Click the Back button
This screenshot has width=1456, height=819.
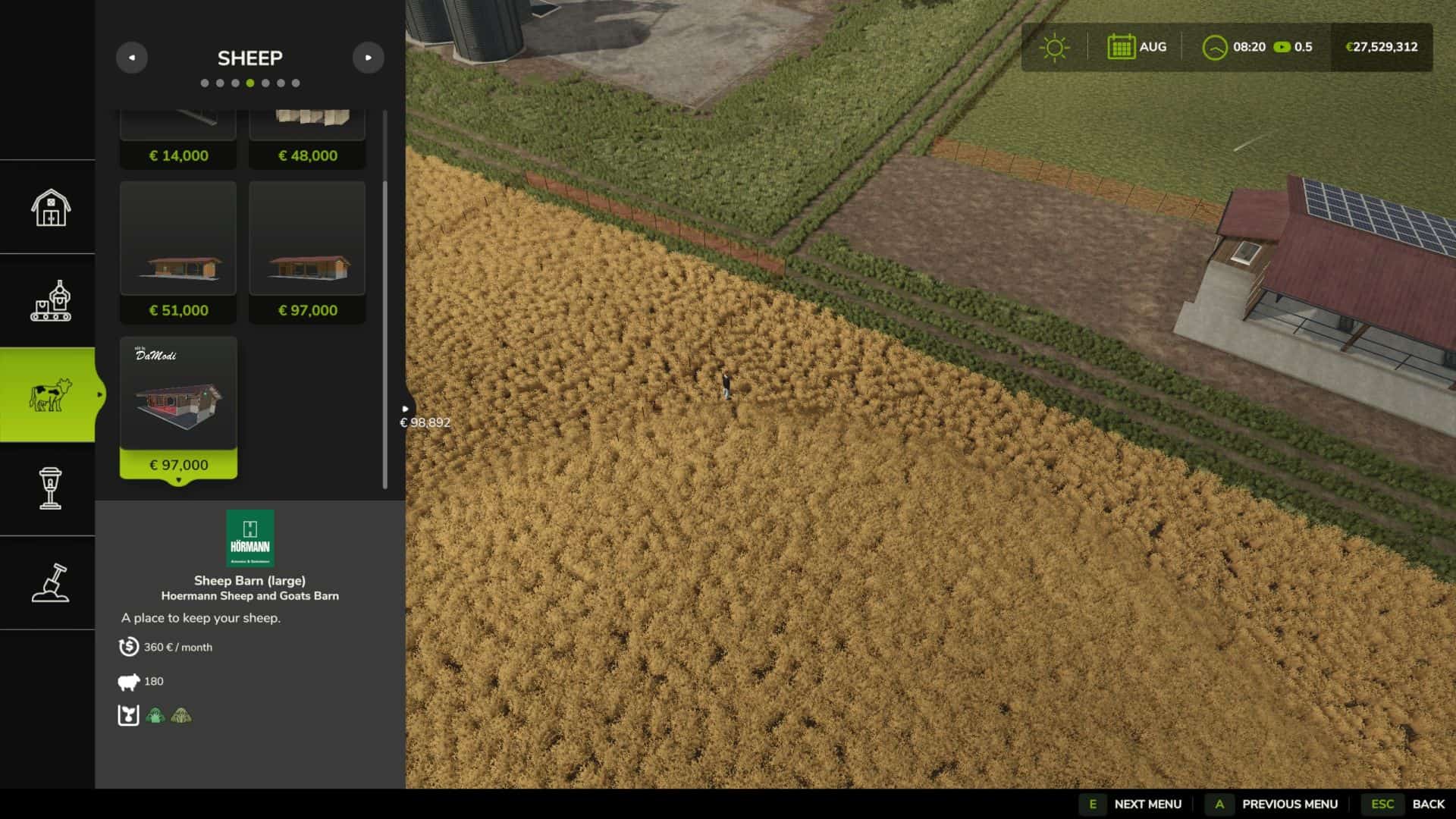tap(1428, 804)
